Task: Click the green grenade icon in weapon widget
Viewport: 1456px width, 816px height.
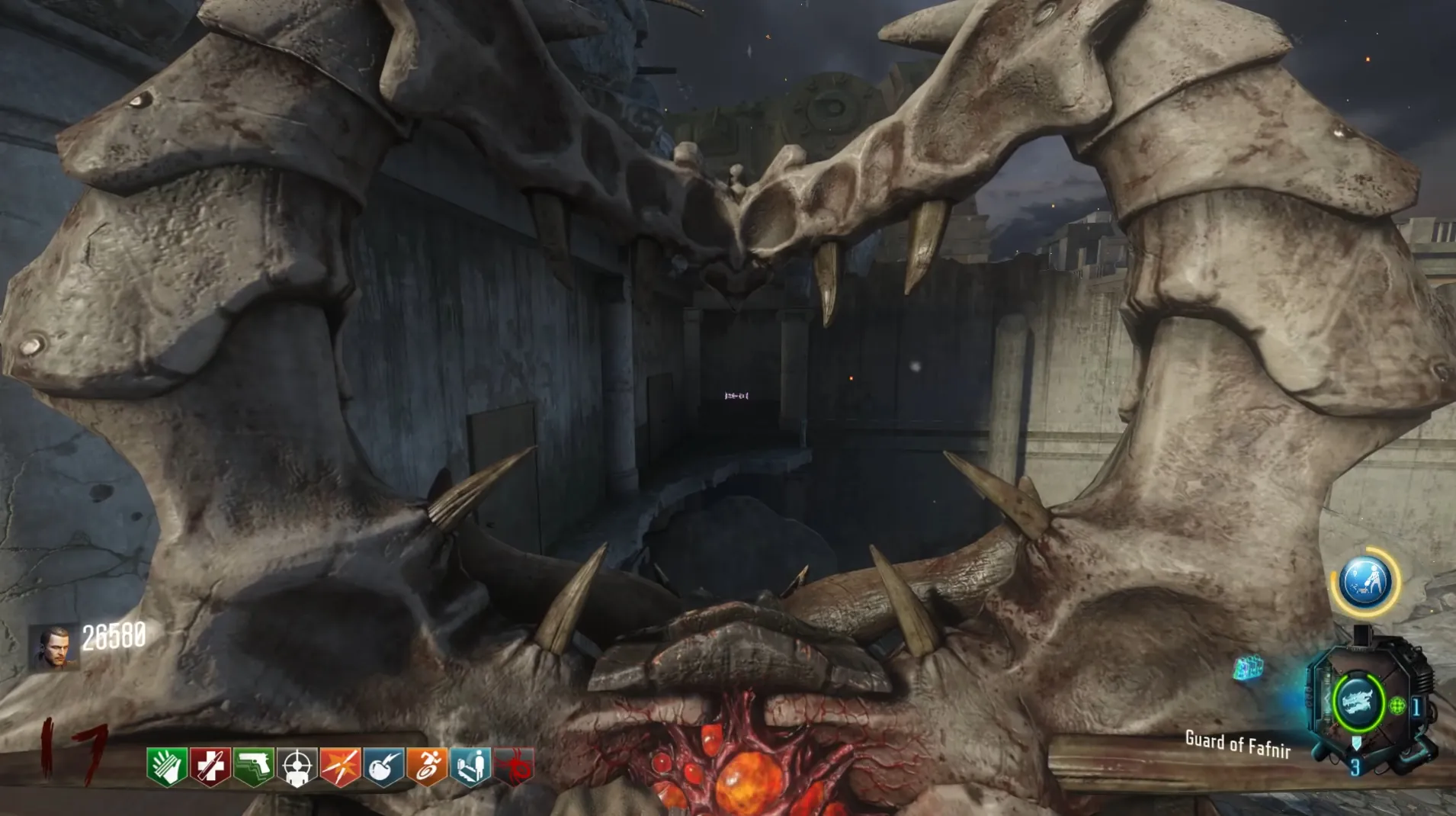Action: coord(1397,705)
